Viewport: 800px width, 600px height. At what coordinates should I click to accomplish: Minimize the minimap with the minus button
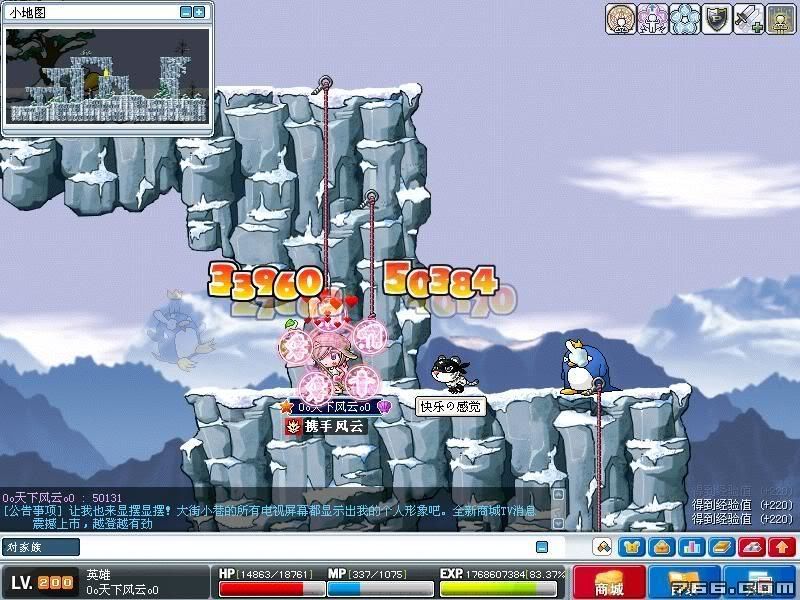click(186, 12)
